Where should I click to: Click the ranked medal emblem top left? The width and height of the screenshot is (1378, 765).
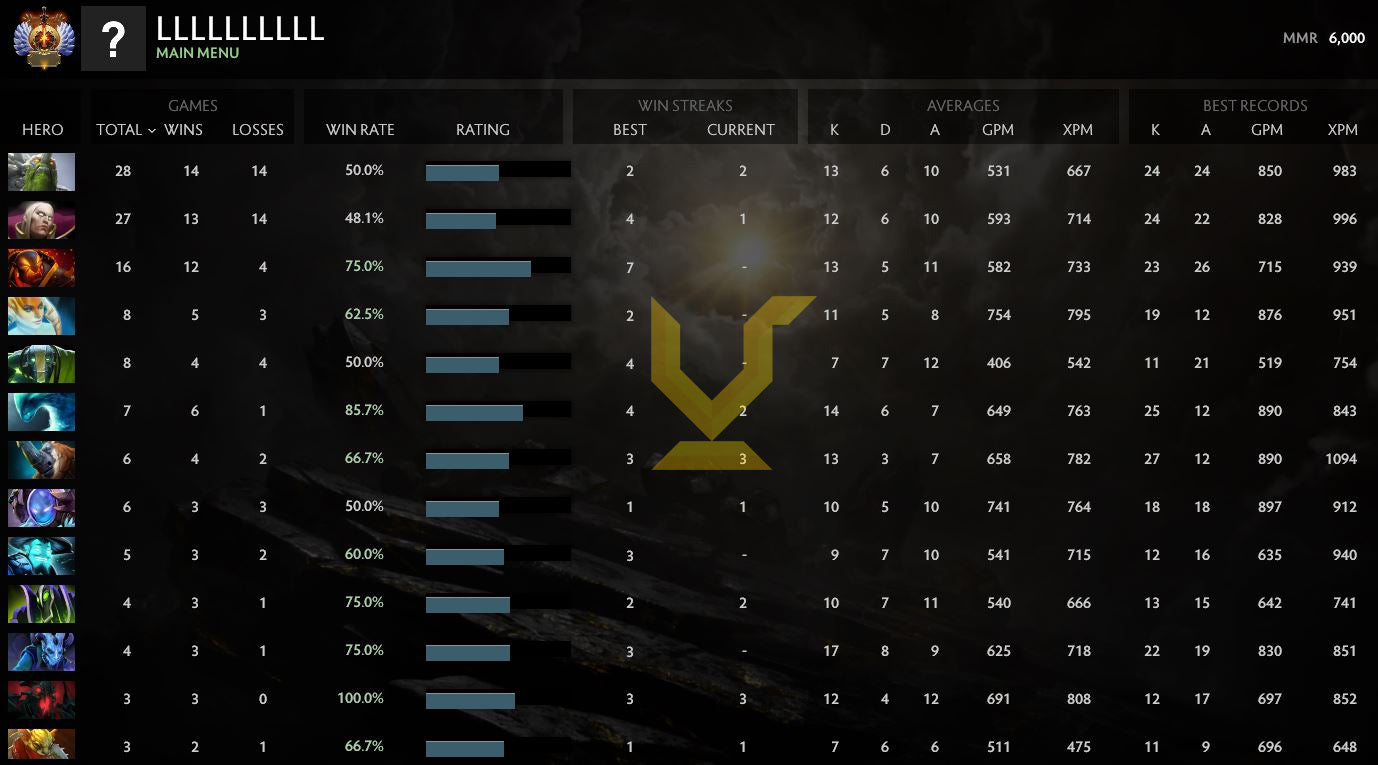pos(41,37)
